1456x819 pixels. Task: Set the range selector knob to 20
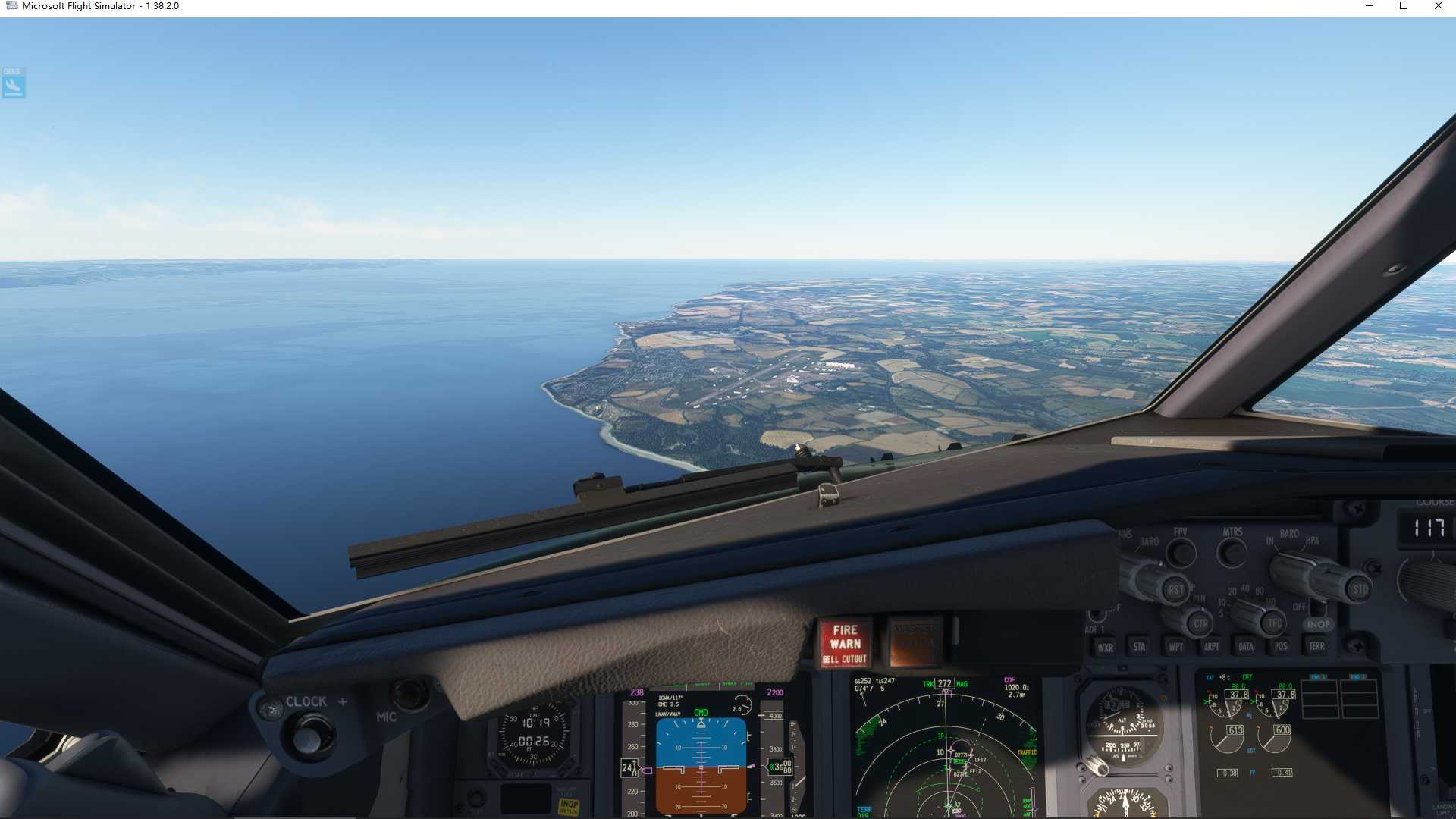click(x=1232, y=591)
